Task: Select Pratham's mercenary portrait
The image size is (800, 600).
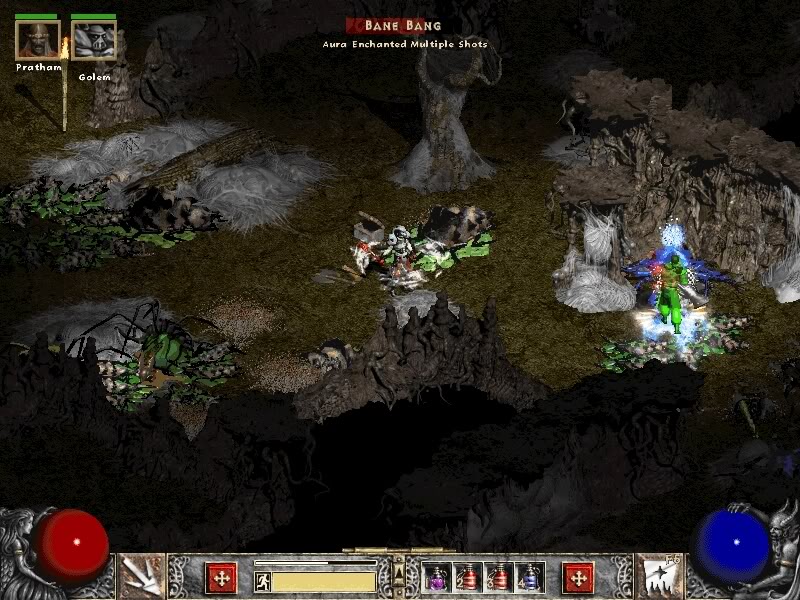Action: [x=38, y=40]
